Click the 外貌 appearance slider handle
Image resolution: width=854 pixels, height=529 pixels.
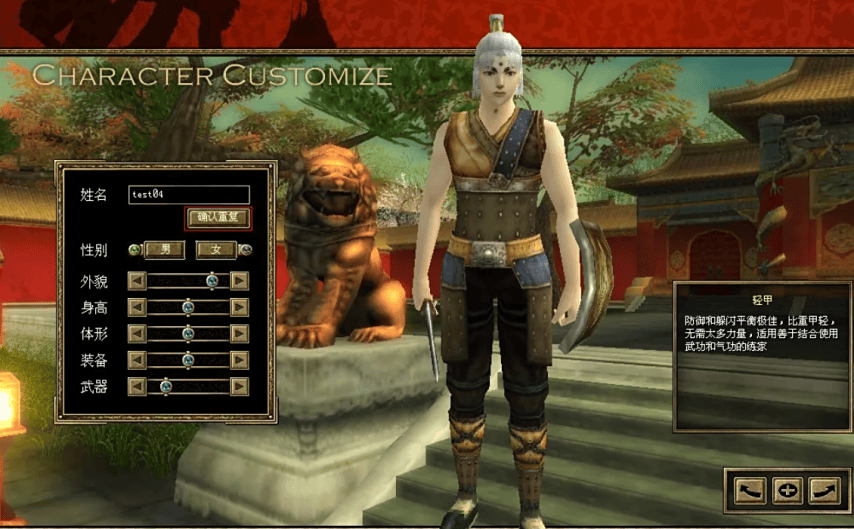[212, 281]
